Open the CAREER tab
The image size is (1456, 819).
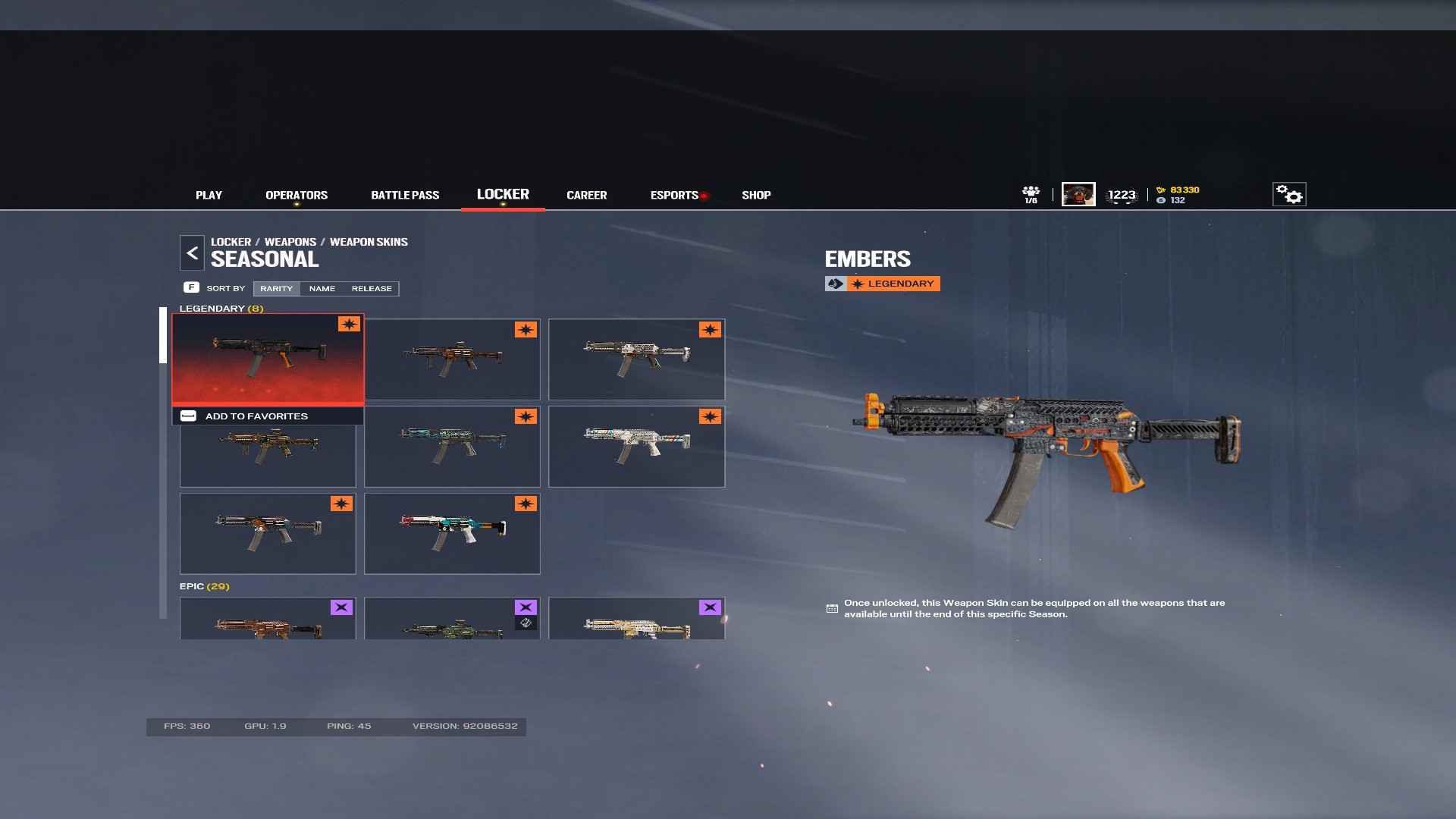pos(586,195)
